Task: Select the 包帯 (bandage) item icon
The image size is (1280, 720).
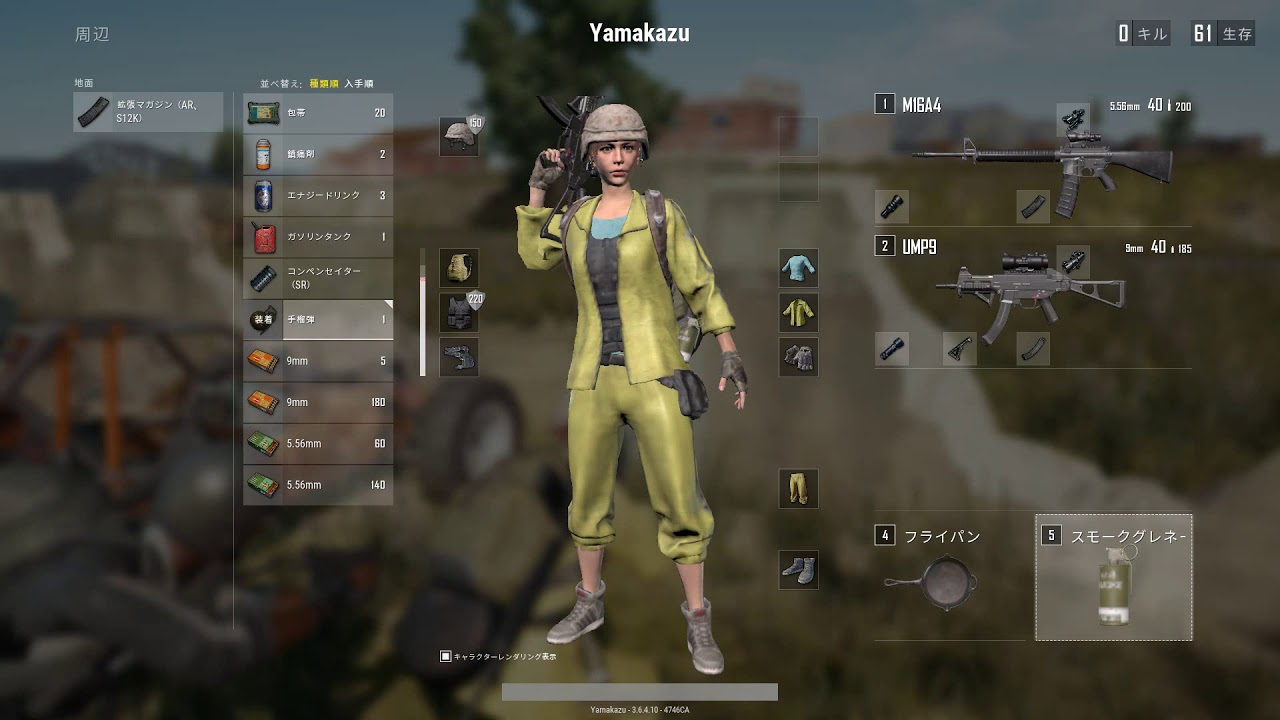Action: [x=262, y=113]
